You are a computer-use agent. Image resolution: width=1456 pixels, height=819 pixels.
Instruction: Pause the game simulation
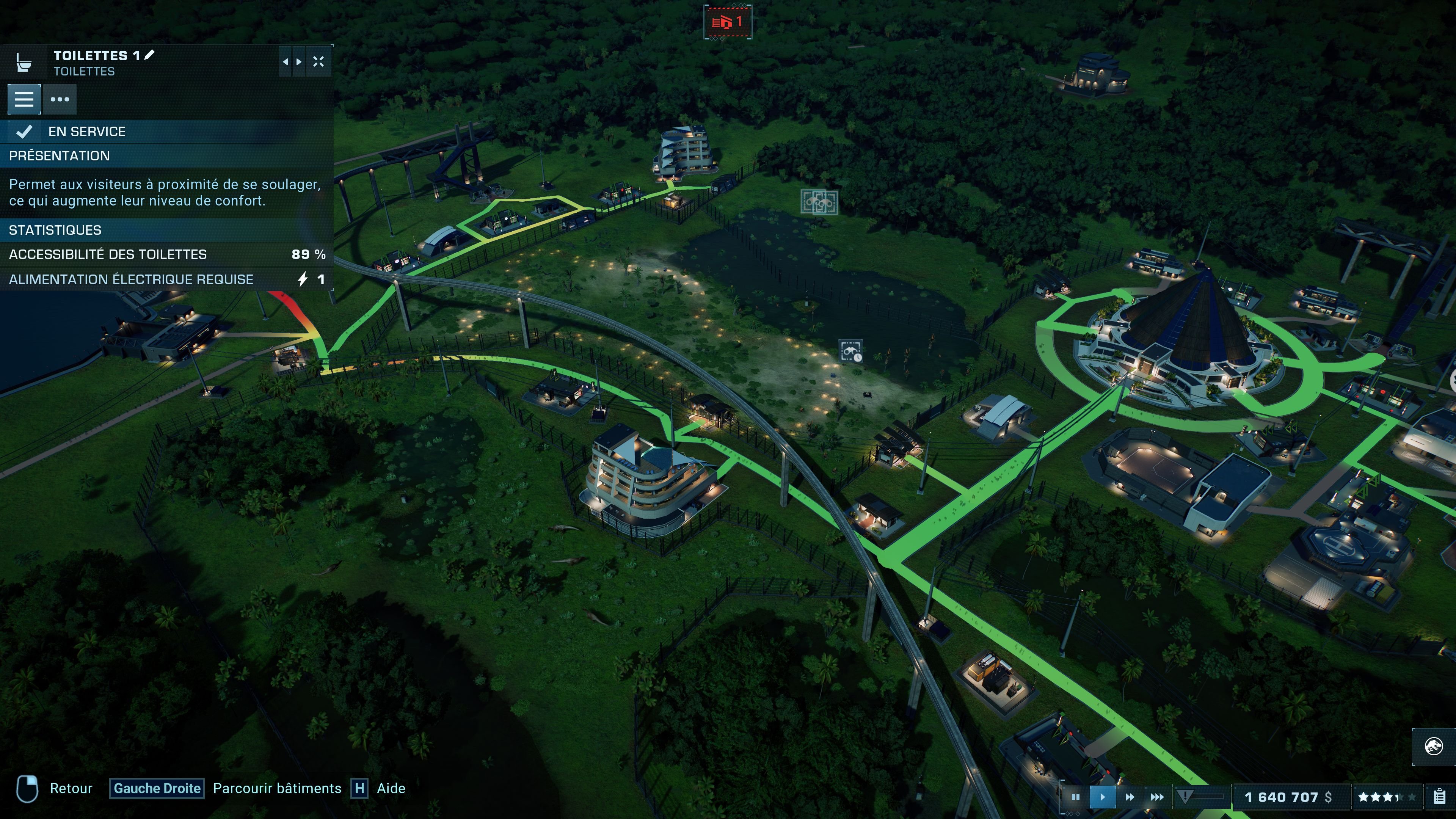[1075, 797]
